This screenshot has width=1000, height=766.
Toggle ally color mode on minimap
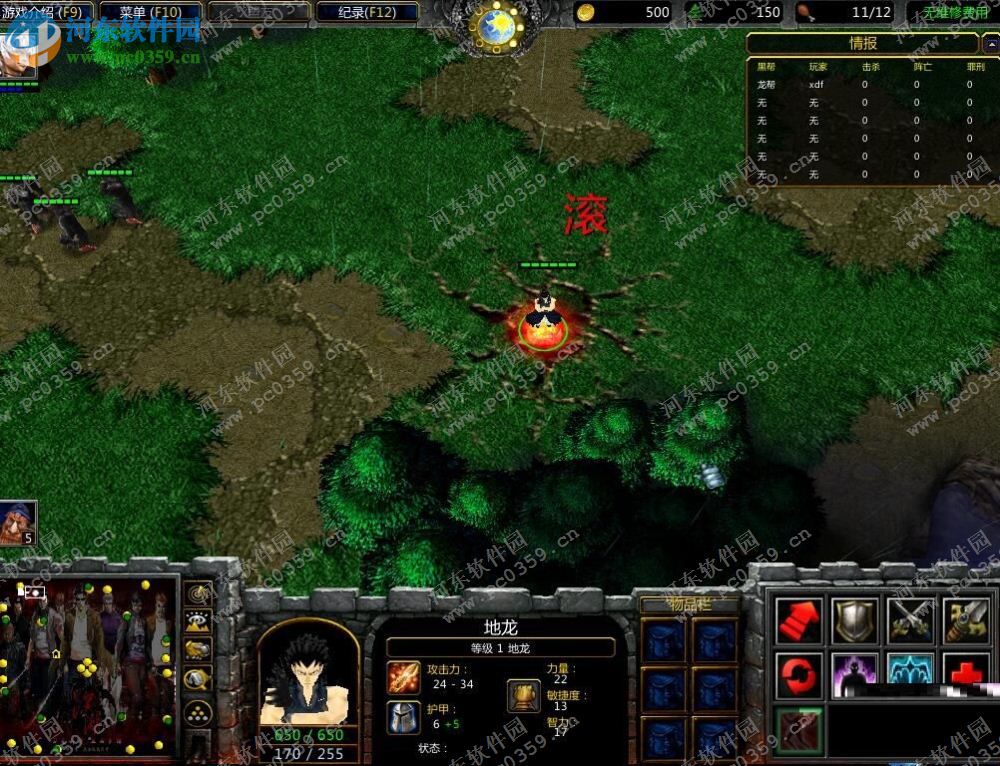point(198,650)
